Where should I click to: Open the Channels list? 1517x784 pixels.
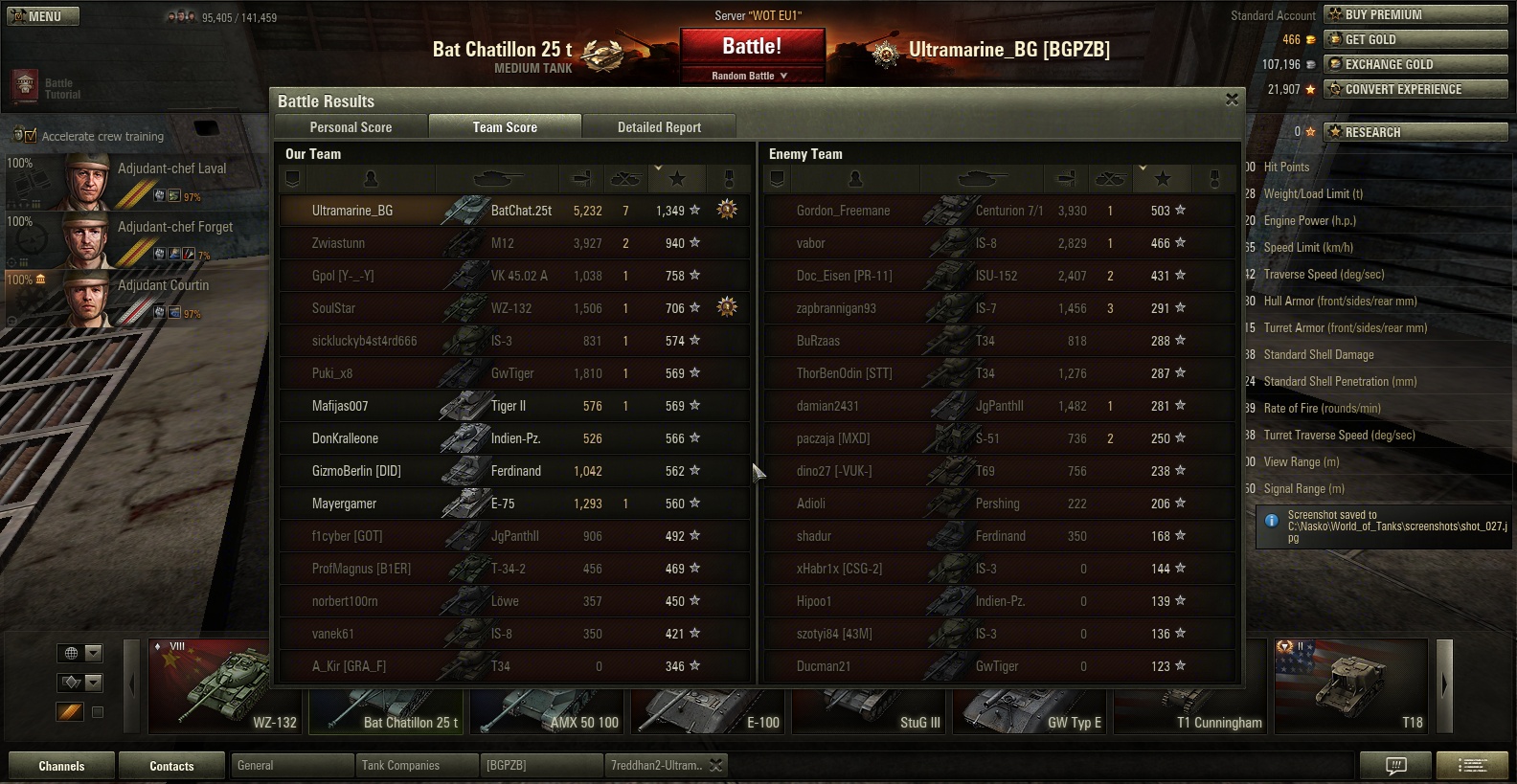(x=61, y=766)
